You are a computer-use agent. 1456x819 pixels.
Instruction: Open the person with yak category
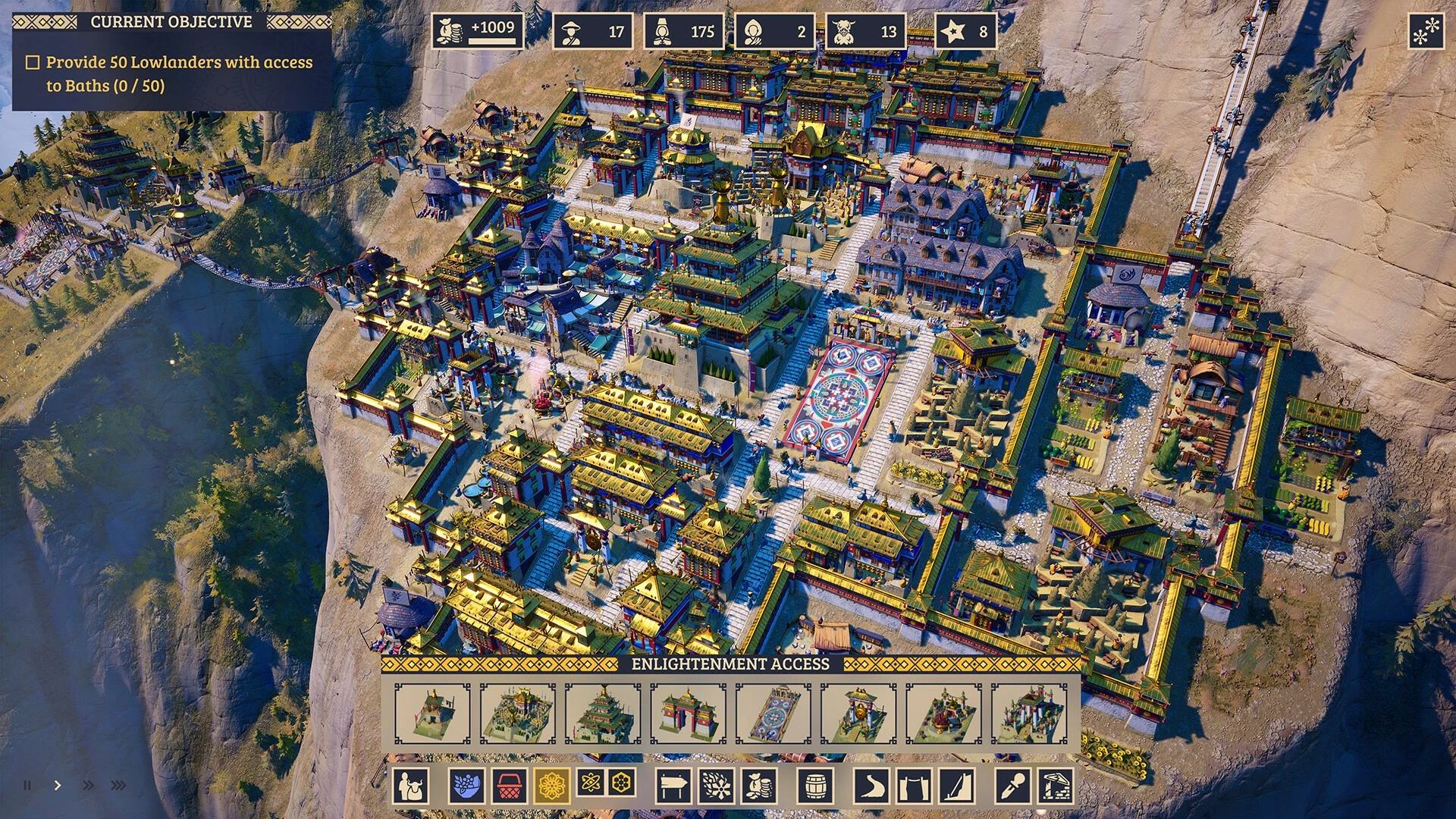point(411,786)
